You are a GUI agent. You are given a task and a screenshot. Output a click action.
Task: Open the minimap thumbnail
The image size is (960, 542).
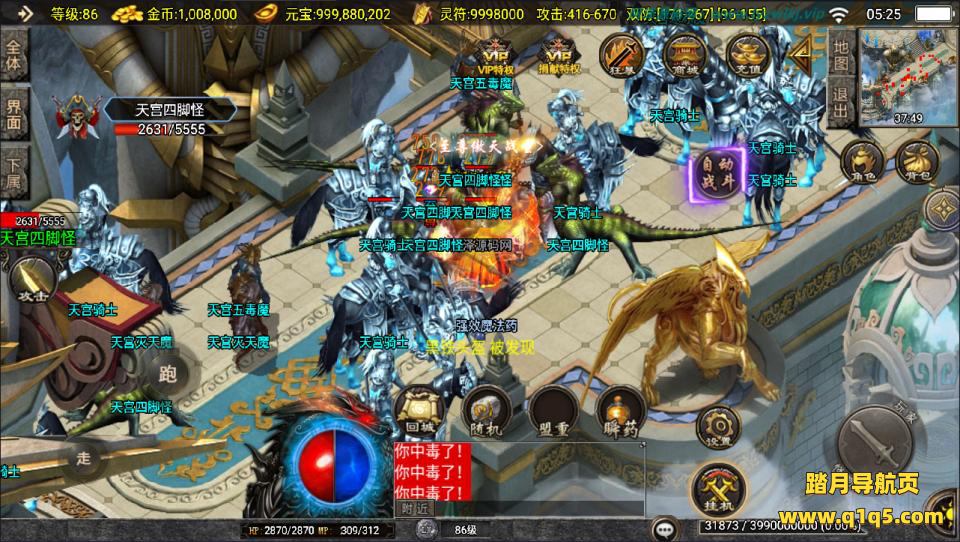905,77
